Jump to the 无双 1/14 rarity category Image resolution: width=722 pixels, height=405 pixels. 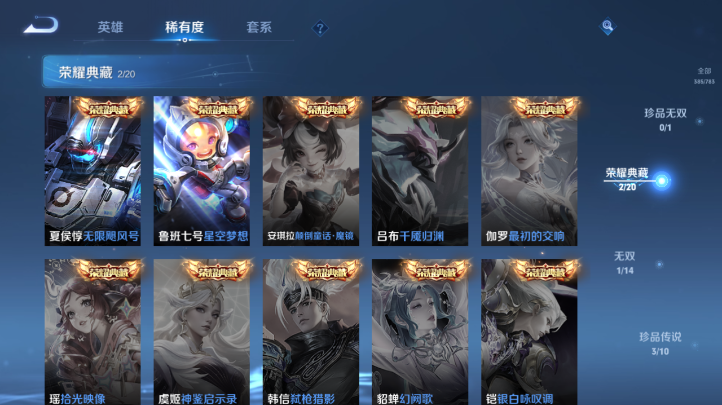625,262
